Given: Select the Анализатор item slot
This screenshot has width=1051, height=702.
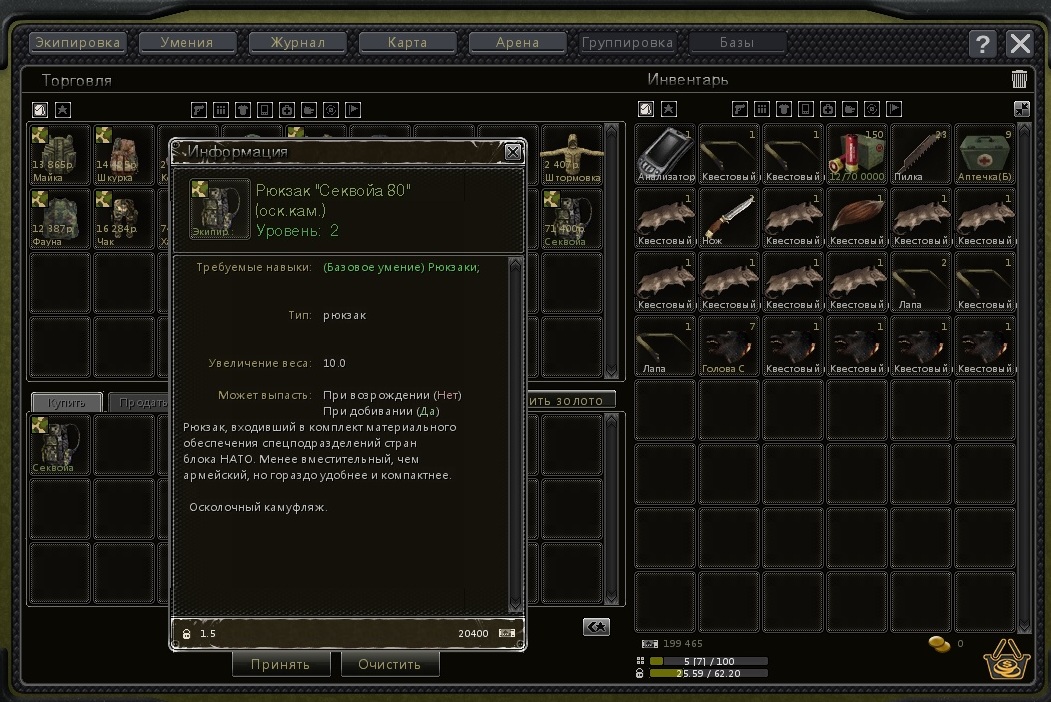Looking at the screenshot, I should point(665,155).
